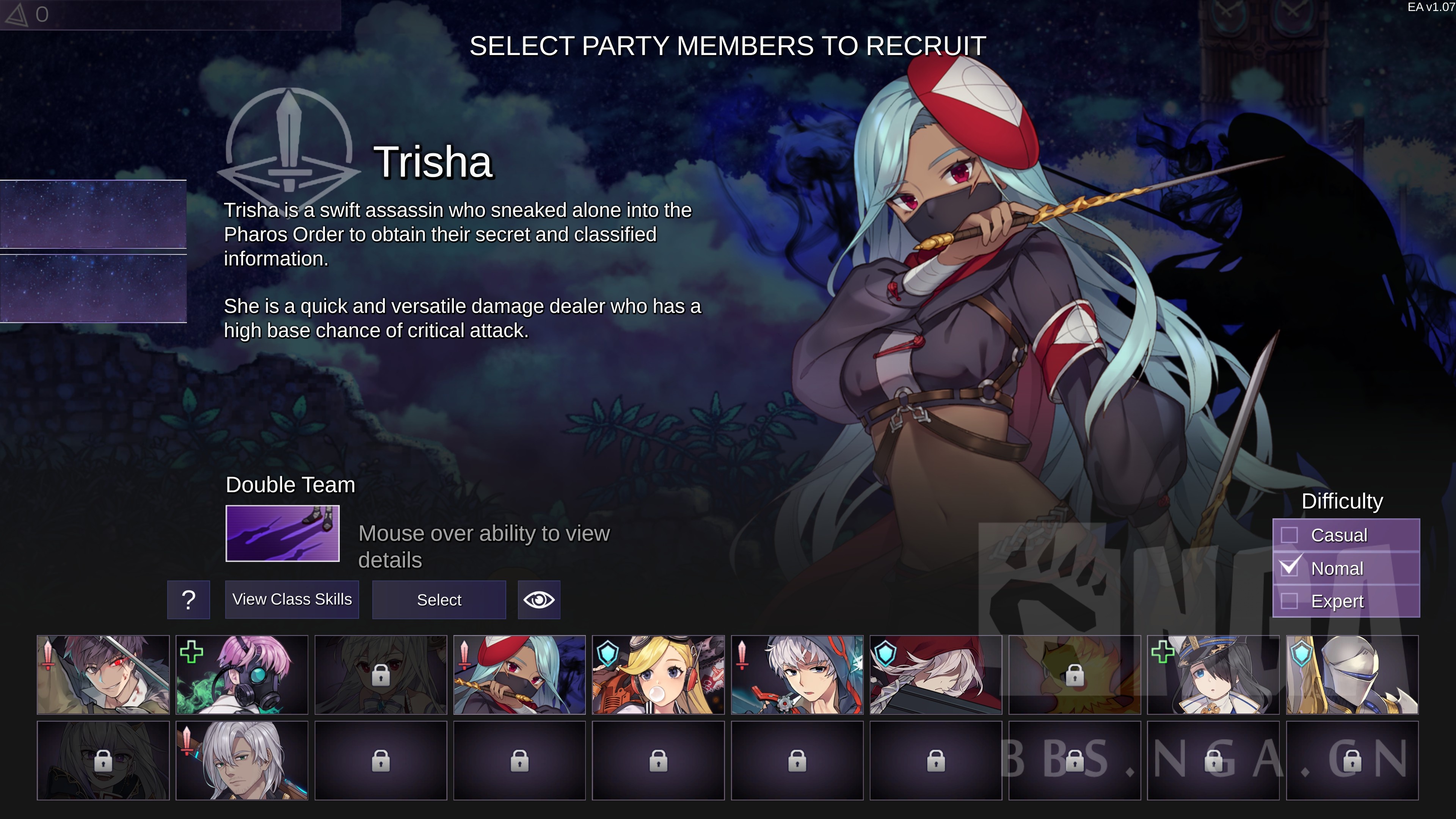Check the Nomal difficulty option
This screenshot has height=819, width=1456.
point(1289,568)
